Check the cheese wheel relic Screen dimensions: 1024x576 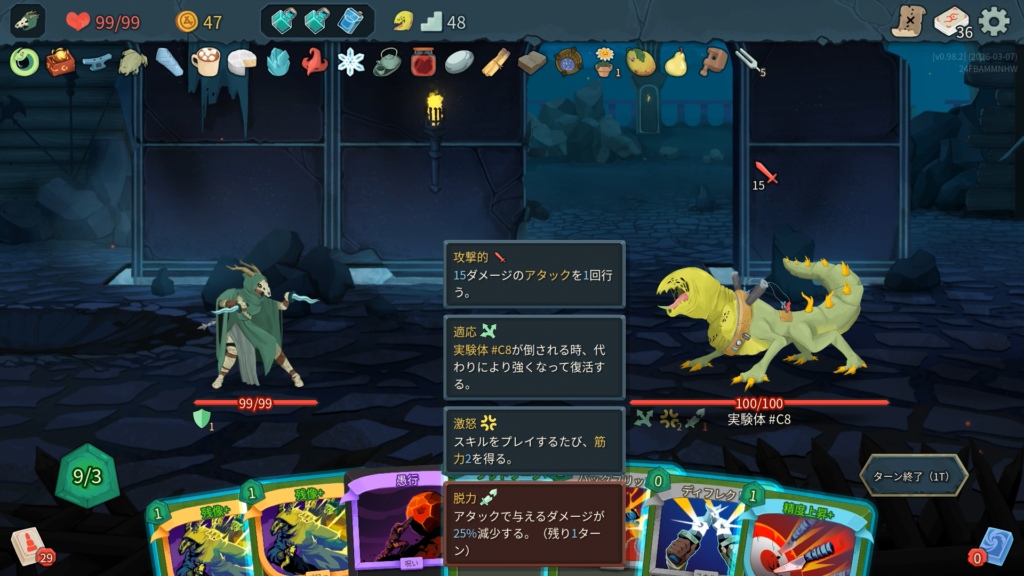click(x=242, y=62)
